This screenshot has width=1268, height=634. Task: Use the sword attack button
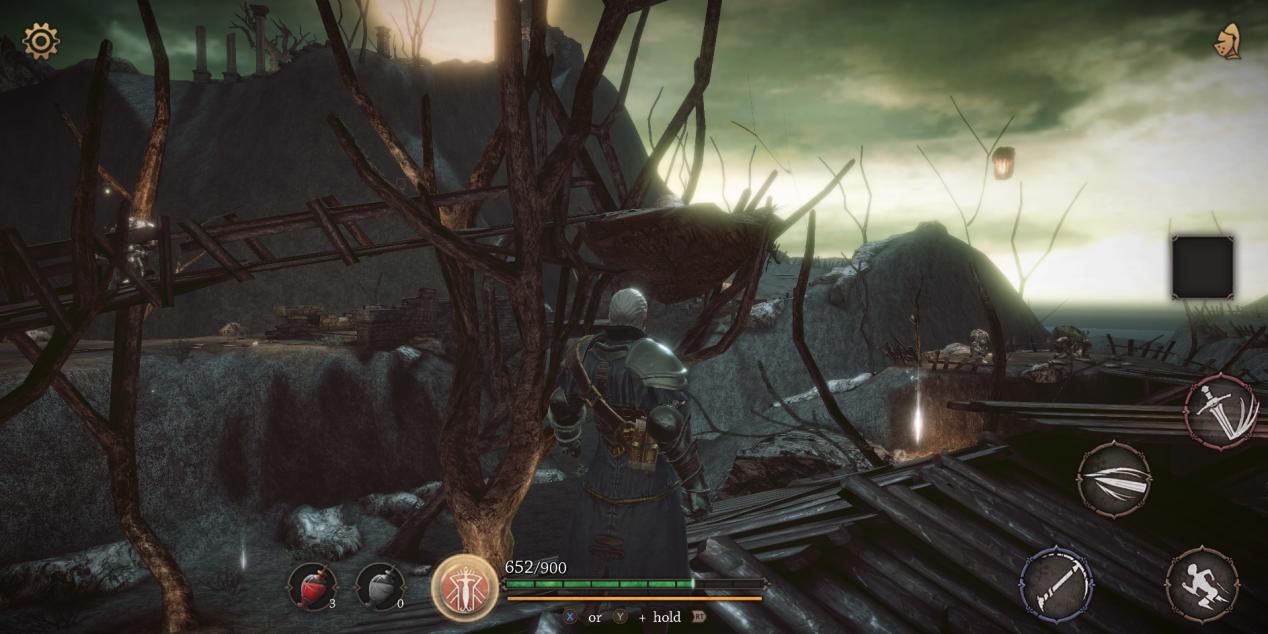pos(1222,410)
